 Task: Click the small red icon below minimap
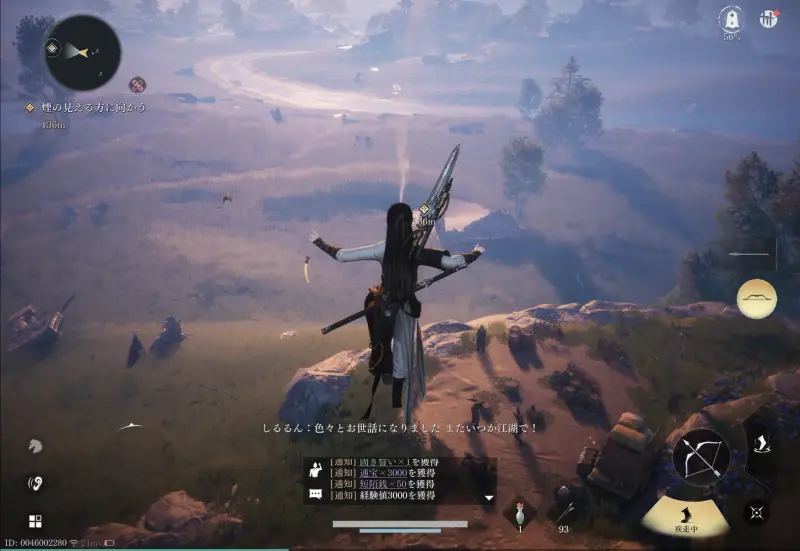(x=138, y=85)
